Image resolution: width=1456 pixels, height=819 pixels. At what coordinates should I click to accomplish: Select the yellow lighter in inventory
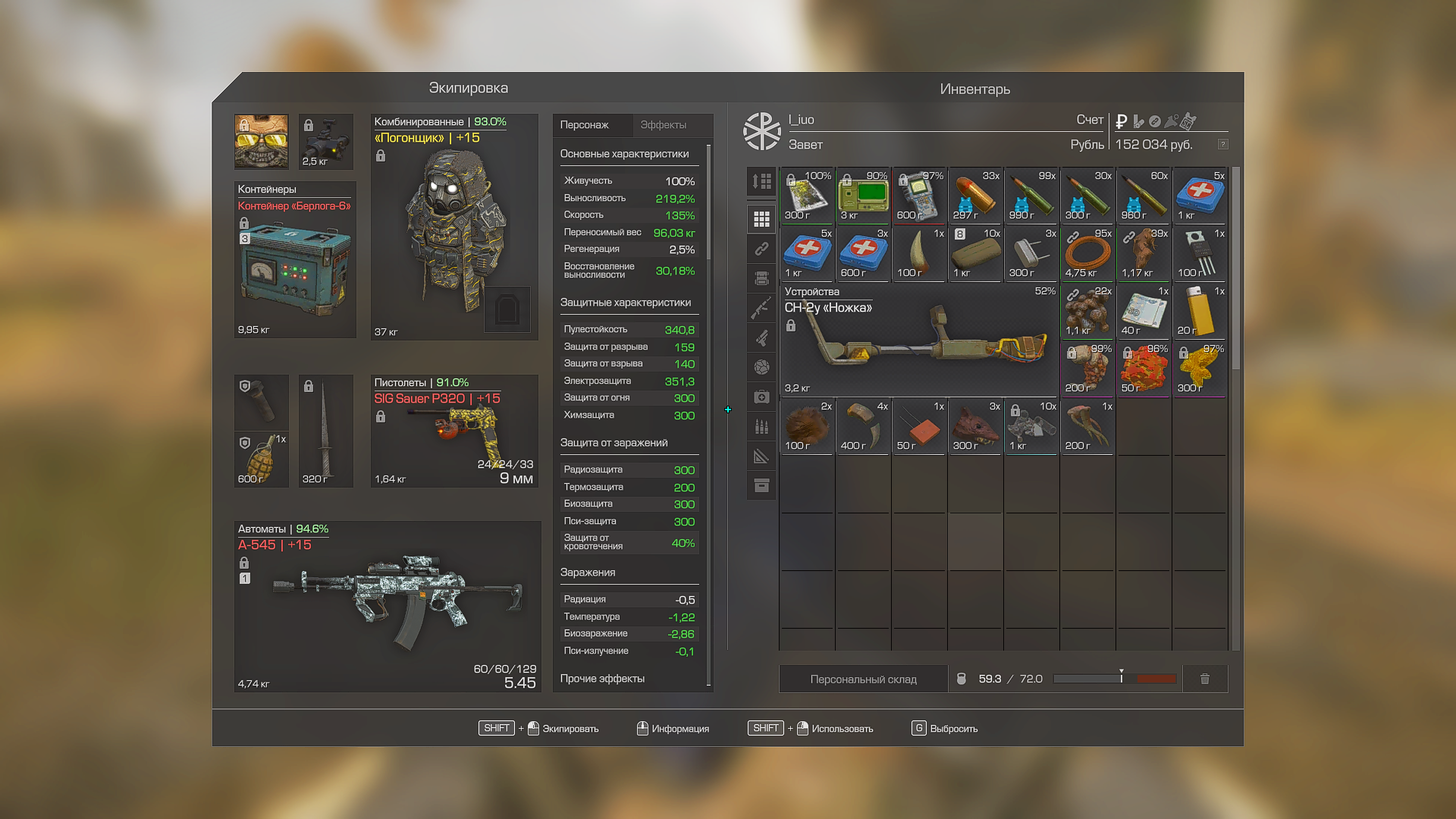pyautogui.click(x=1200, y=311)
